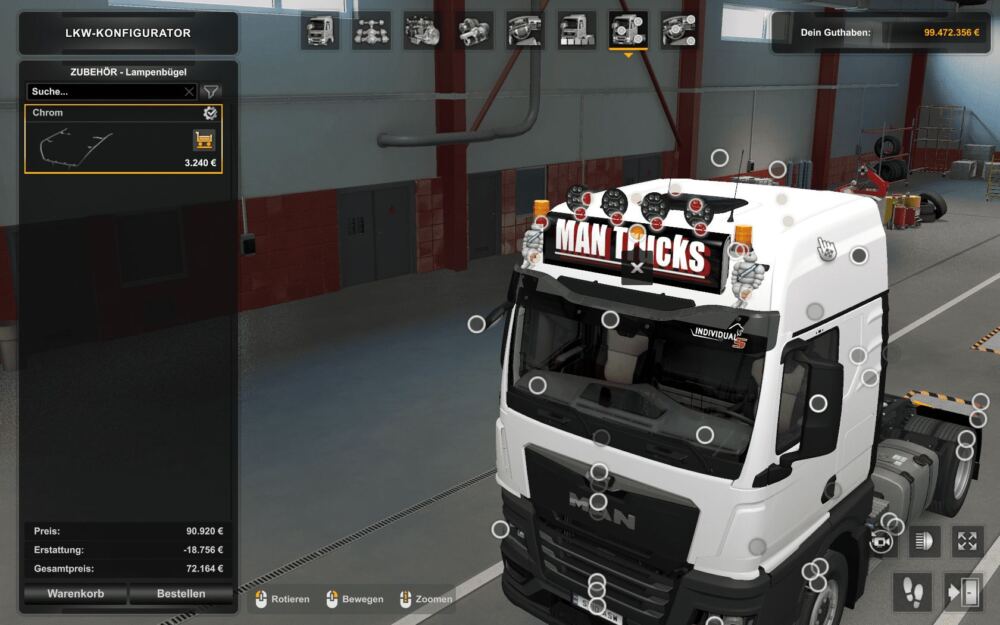Screen dimensions: 1000x625
Task: Show the interior steering wheel tab
Action: click(525, 30)
